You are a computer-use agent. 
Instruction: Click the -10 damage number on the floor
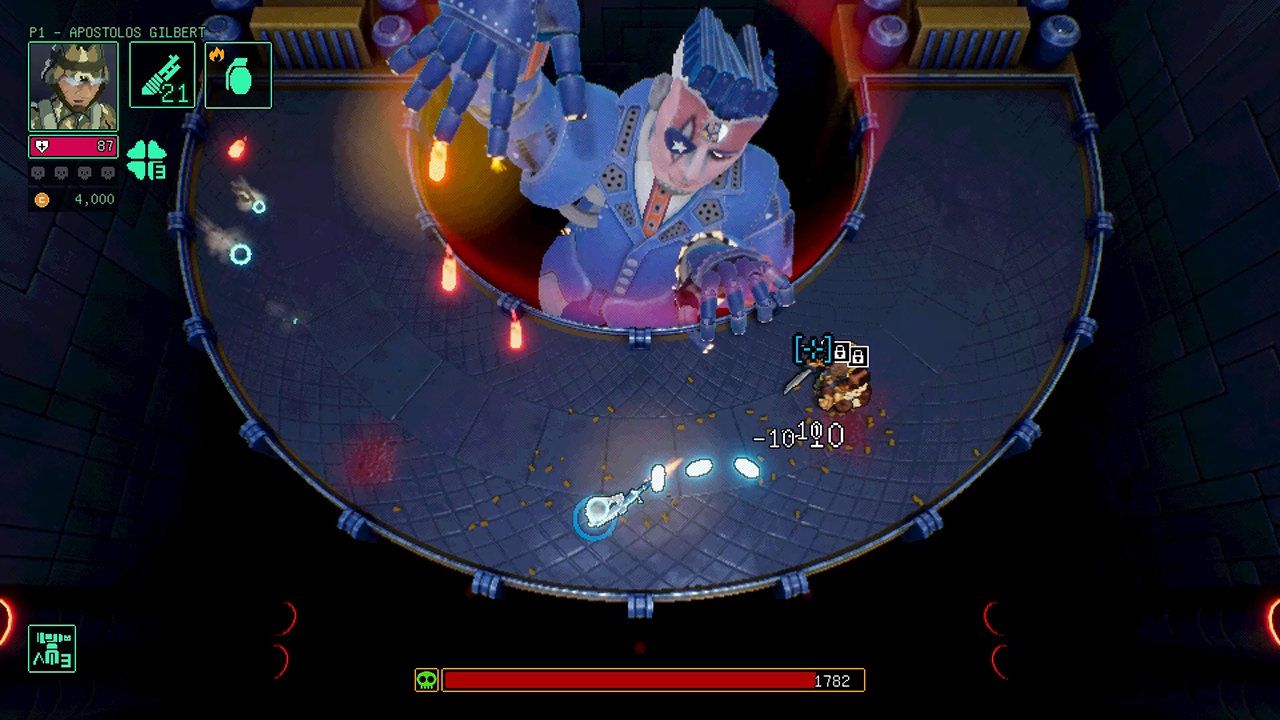775,438
